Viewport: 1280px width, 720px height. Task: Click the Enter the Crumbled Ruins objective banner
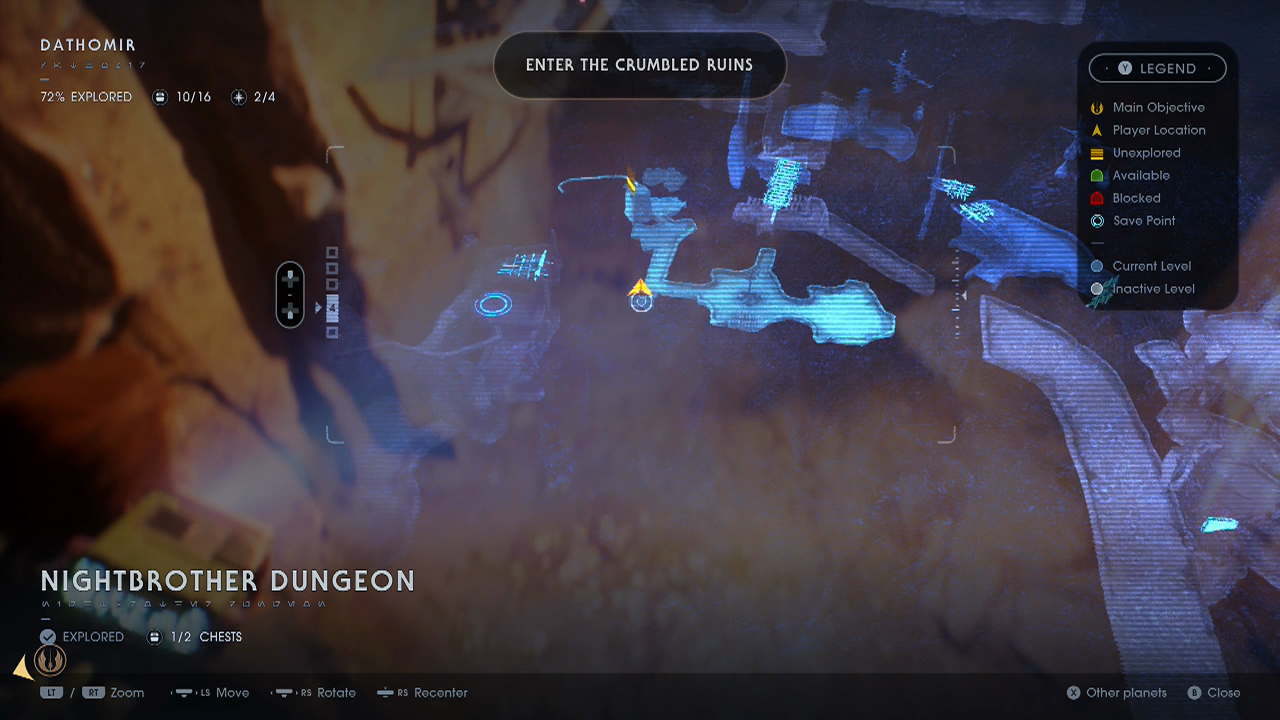coord(639,65)
